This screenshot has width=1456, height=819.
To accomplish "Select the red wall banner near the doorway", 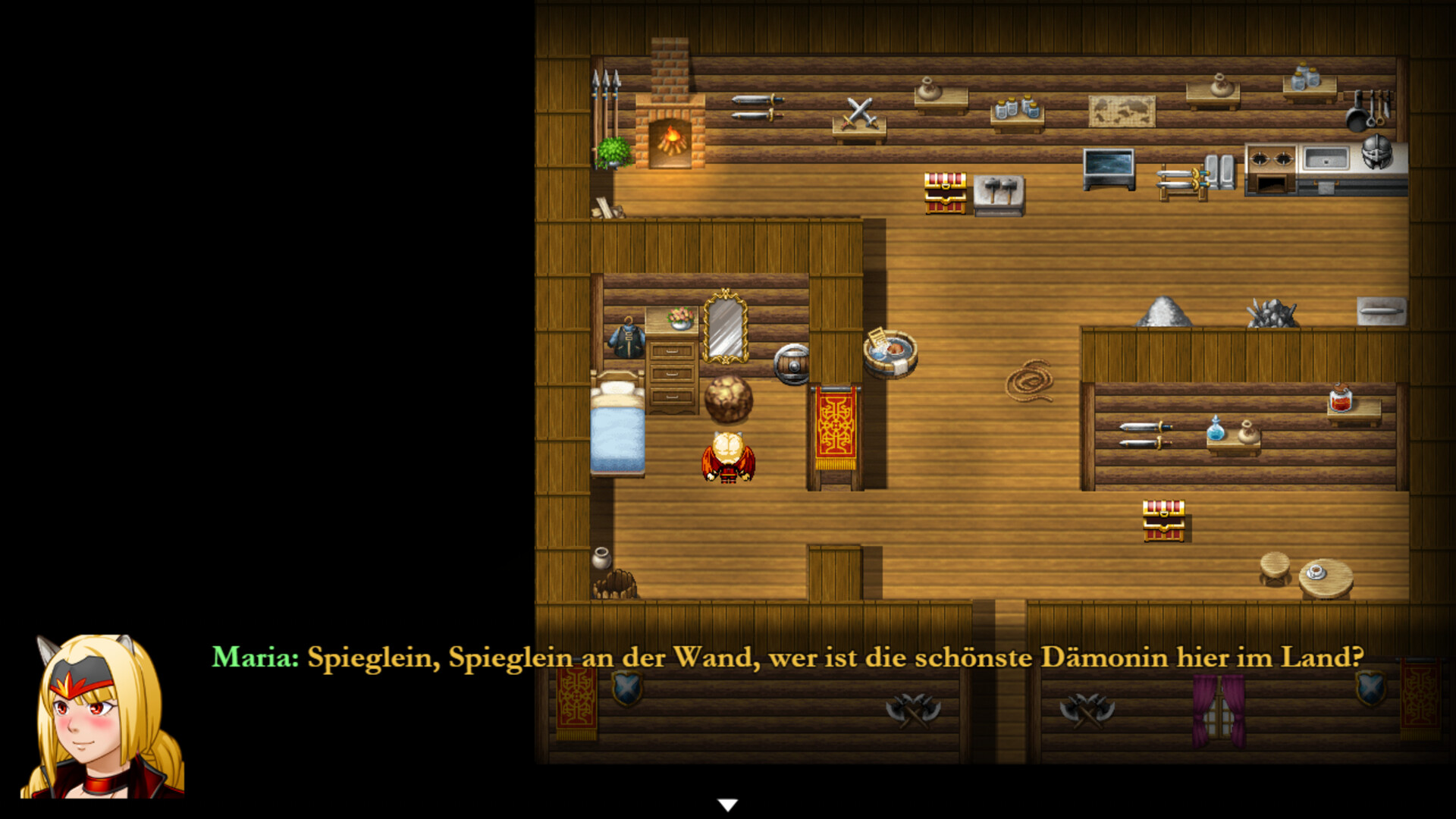I will tap(834, 425).
